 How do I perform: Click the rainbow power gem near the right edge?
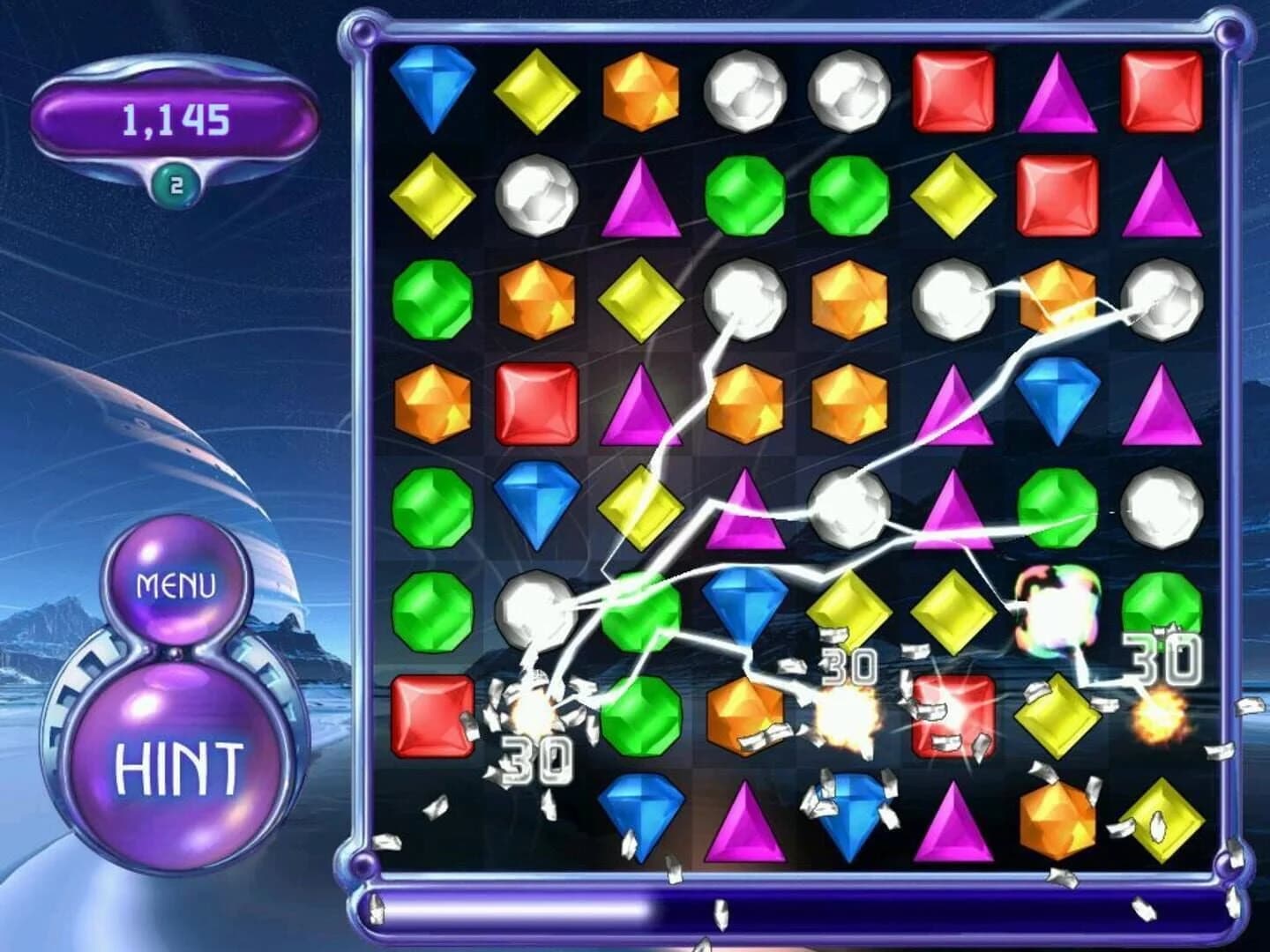(1060, 608)
